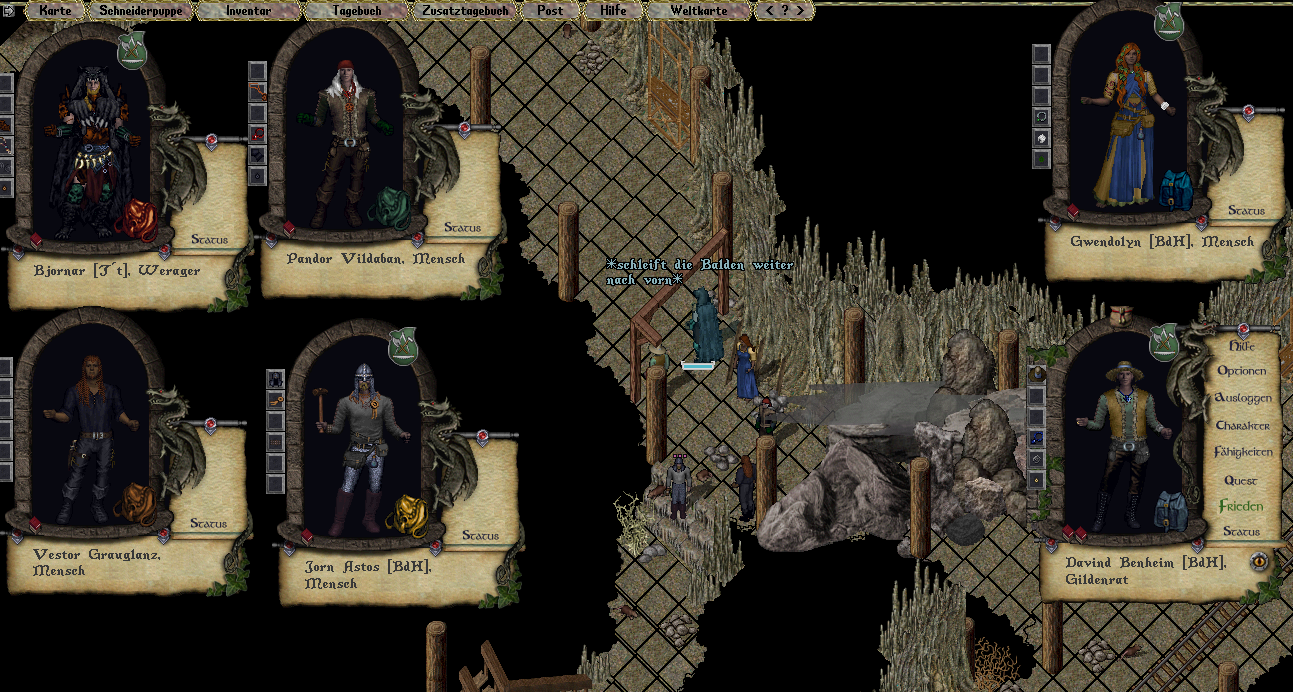The image size is (1293, 692).
Task: Show Status on Pandor Vildaban's paperdoll
Action: pyautogui.click(x=462, y=228)
